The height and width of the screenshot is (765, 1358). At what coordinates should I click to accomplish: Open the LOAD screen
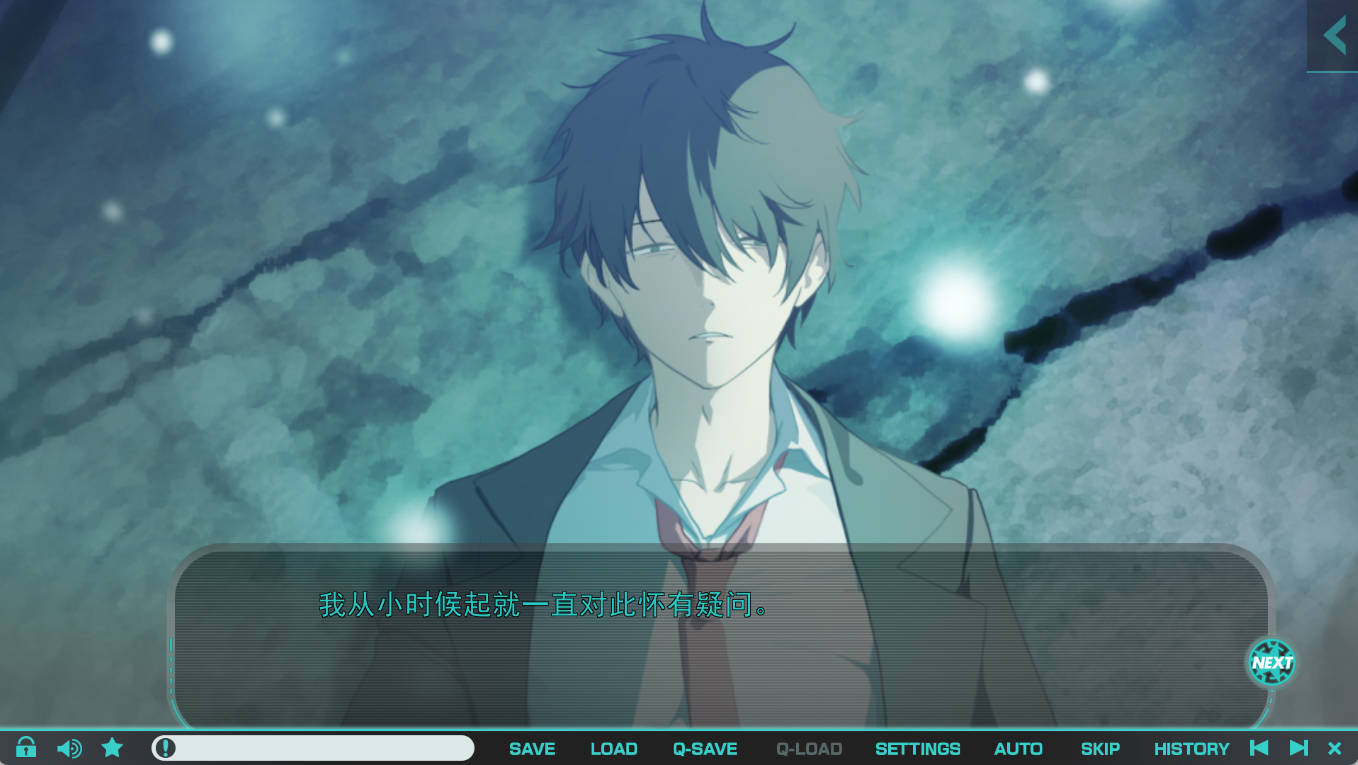tap(613, 748)
